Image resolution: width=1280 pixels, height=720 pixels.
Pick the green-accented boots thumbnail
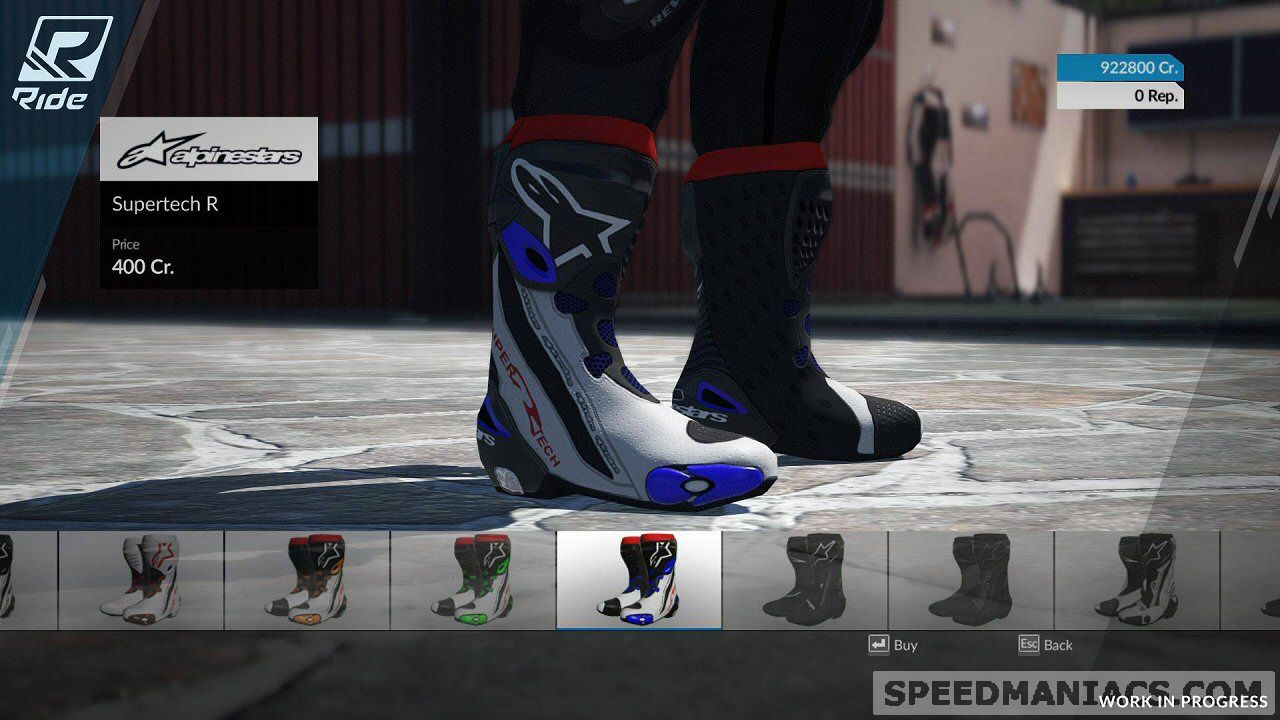click(473, 580)
